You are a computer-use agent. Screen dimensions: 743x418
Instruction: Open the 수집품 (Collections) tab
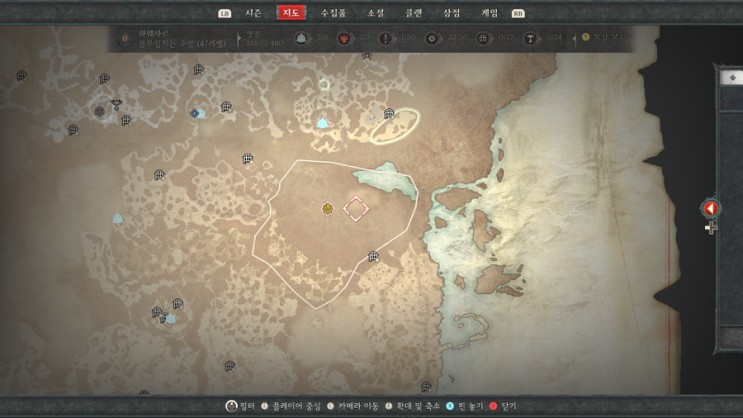[333, 13]
